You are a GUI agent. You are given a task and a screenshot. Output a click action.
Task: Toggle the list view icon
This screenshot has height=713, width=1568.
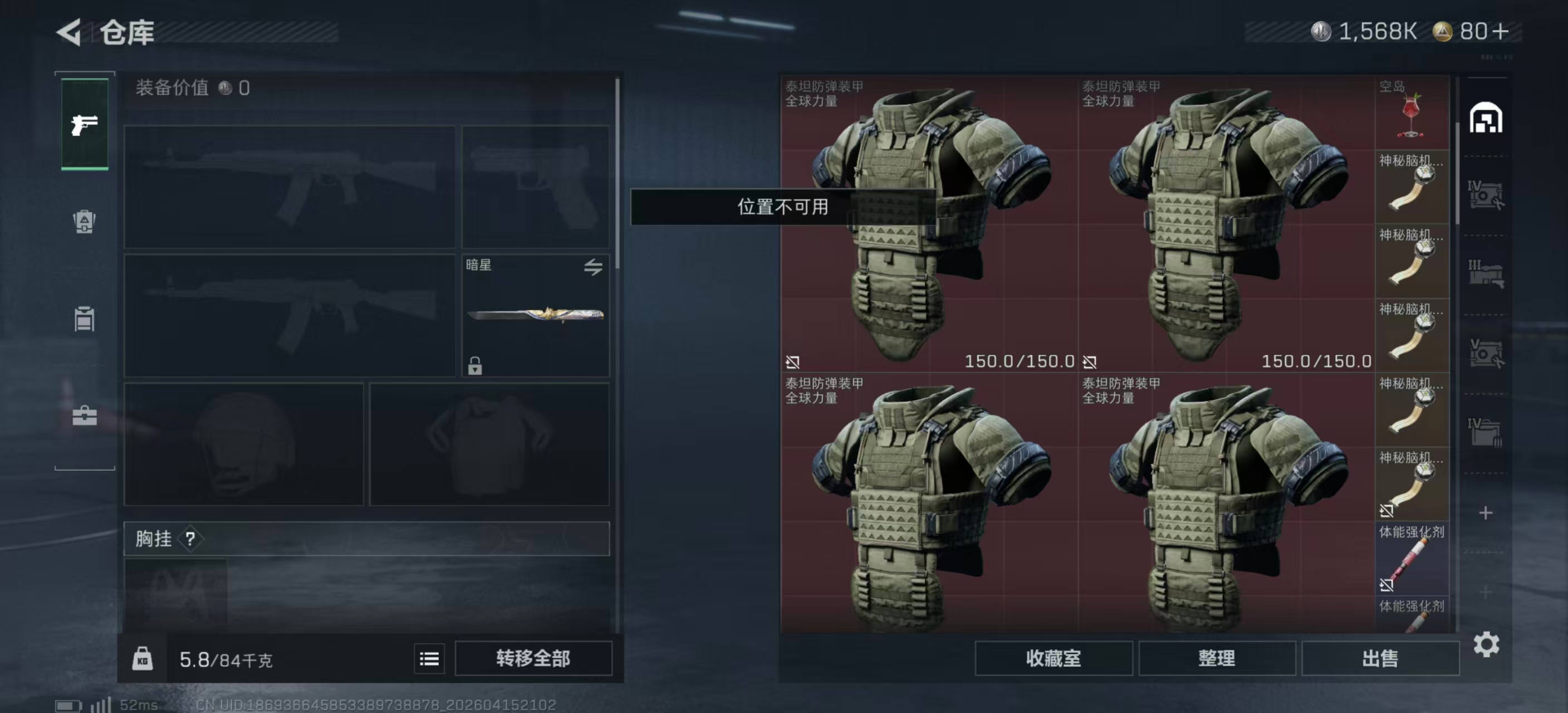[429, 659]
